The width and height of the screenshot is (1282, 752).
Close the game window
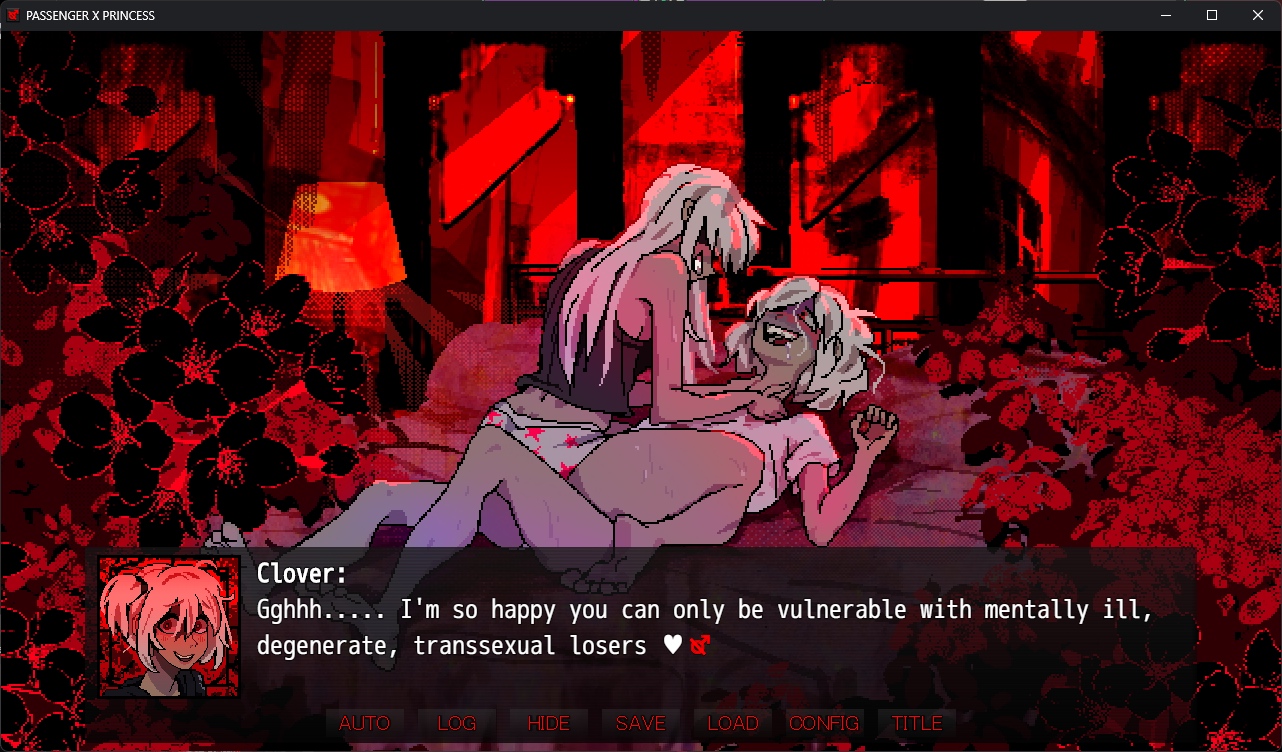tap(1258, 15)
